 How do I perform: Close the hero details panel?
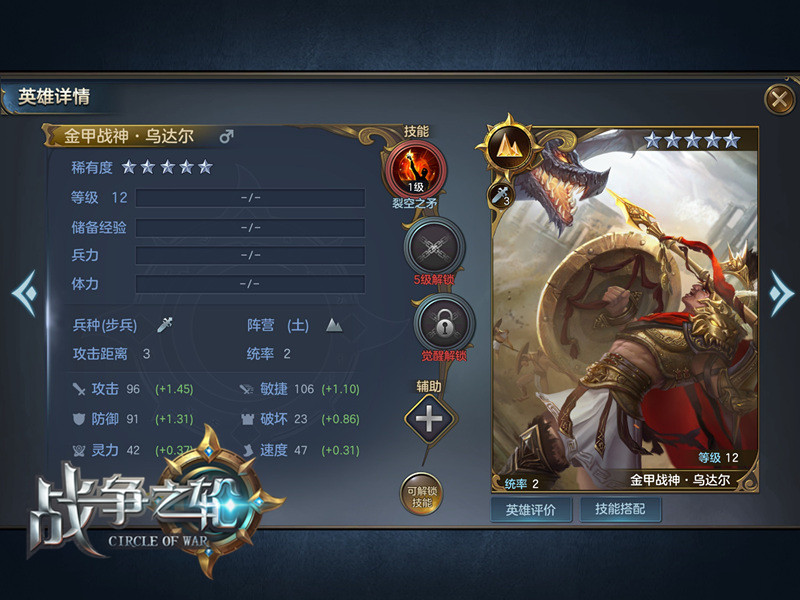[778, 99]
